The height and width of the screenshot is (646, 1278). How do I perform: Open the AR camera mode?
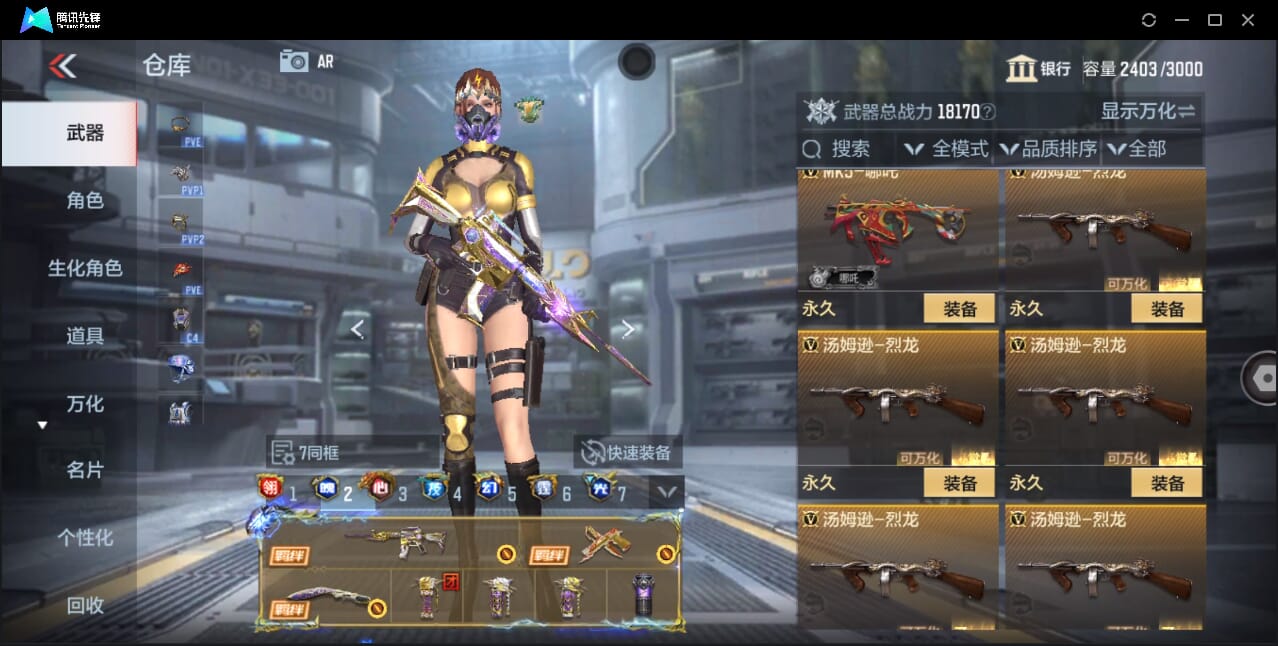(306, 61)
